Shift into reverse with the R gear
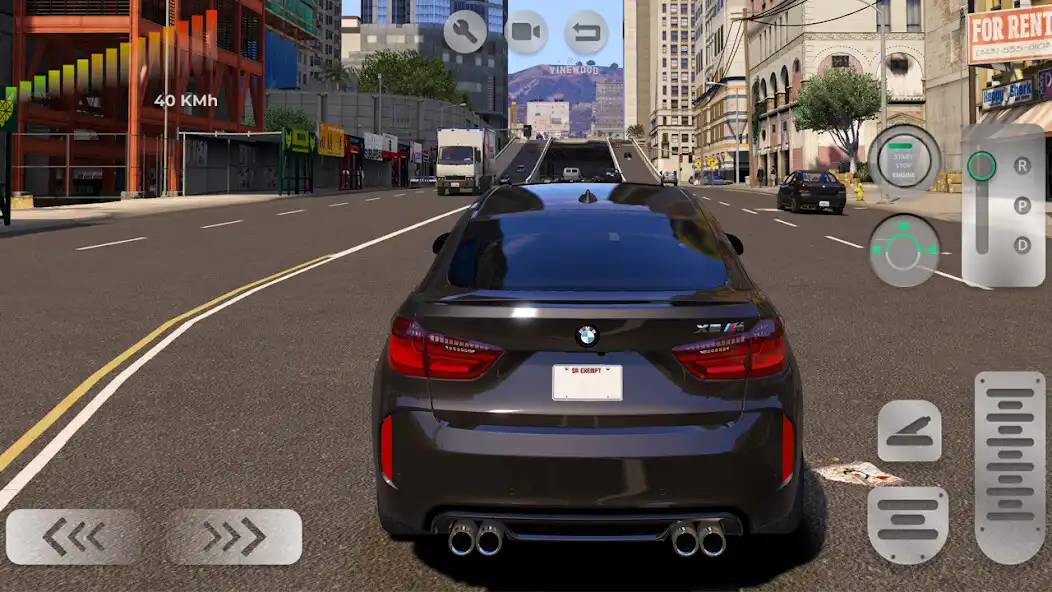The height and width of the screenshot is (592, 1052). click(x=1022, y=166)
